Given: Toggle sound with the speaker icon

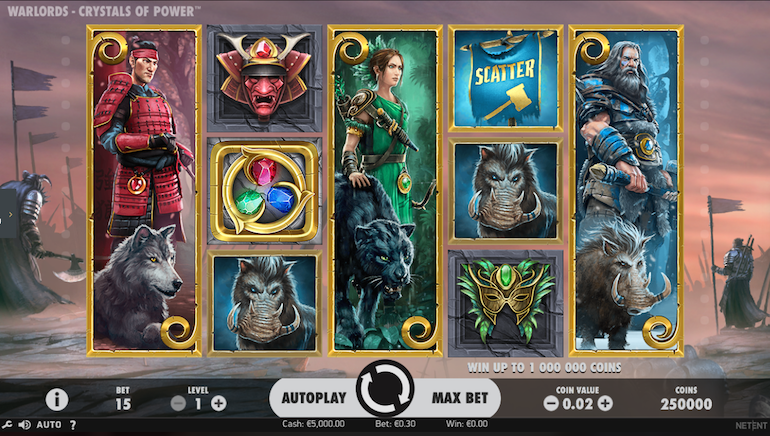Looking at the screenshot, I should [24, 425].
